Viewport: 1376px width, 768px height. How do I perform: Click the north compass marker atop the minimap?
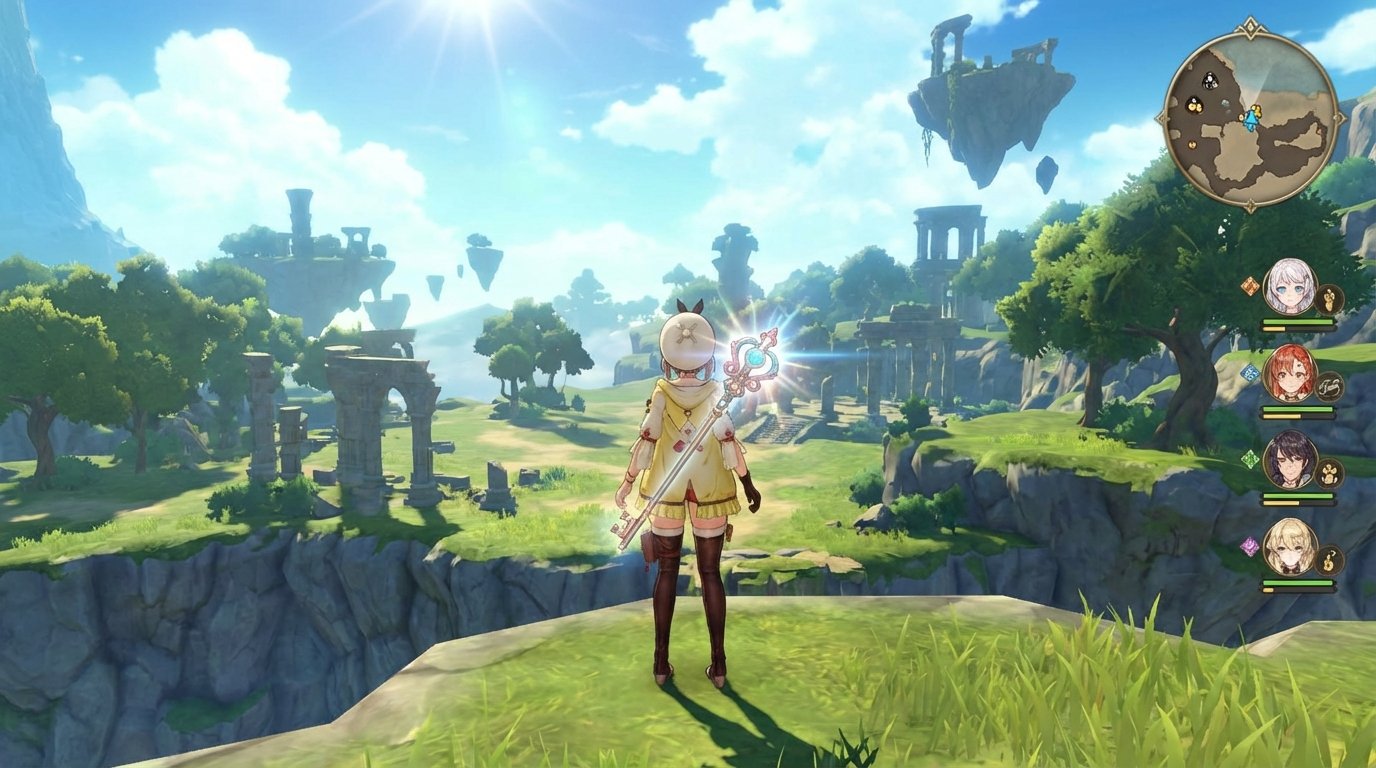1250,26
